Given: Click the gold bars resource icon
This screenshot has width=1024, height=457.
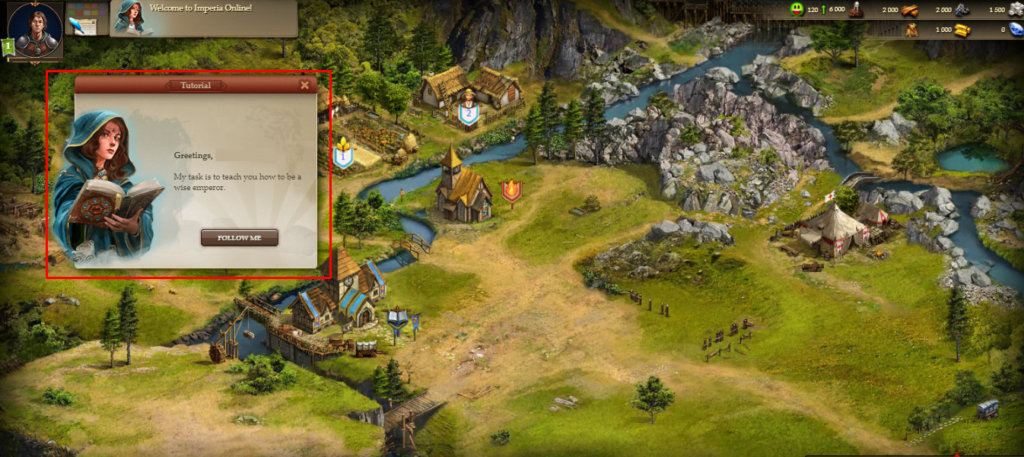Looking at the screenshot, I should pyautogui.click(x=962, y=30).
